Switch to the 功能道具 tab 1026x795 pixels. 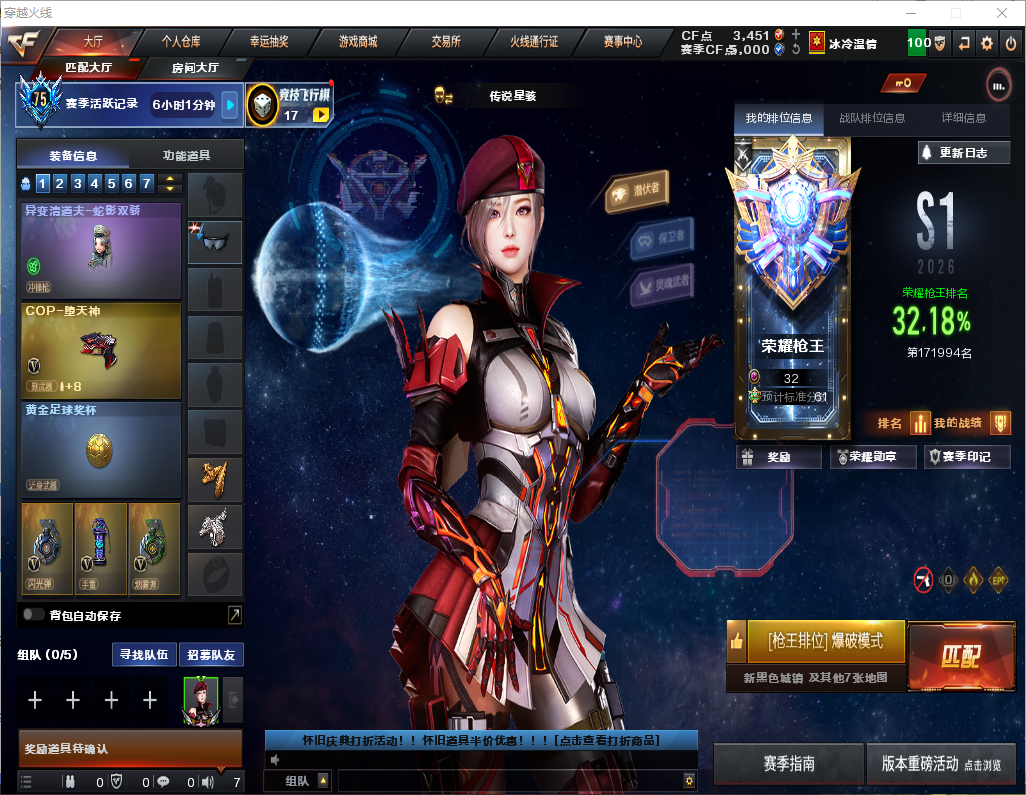tap(186, 156)
